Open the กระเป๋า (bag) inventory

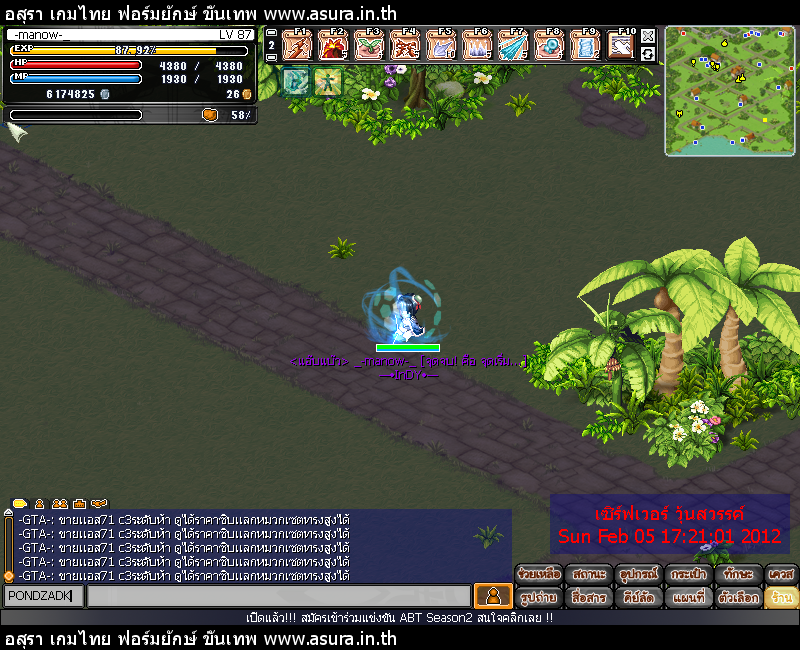(x=688, y=574)
